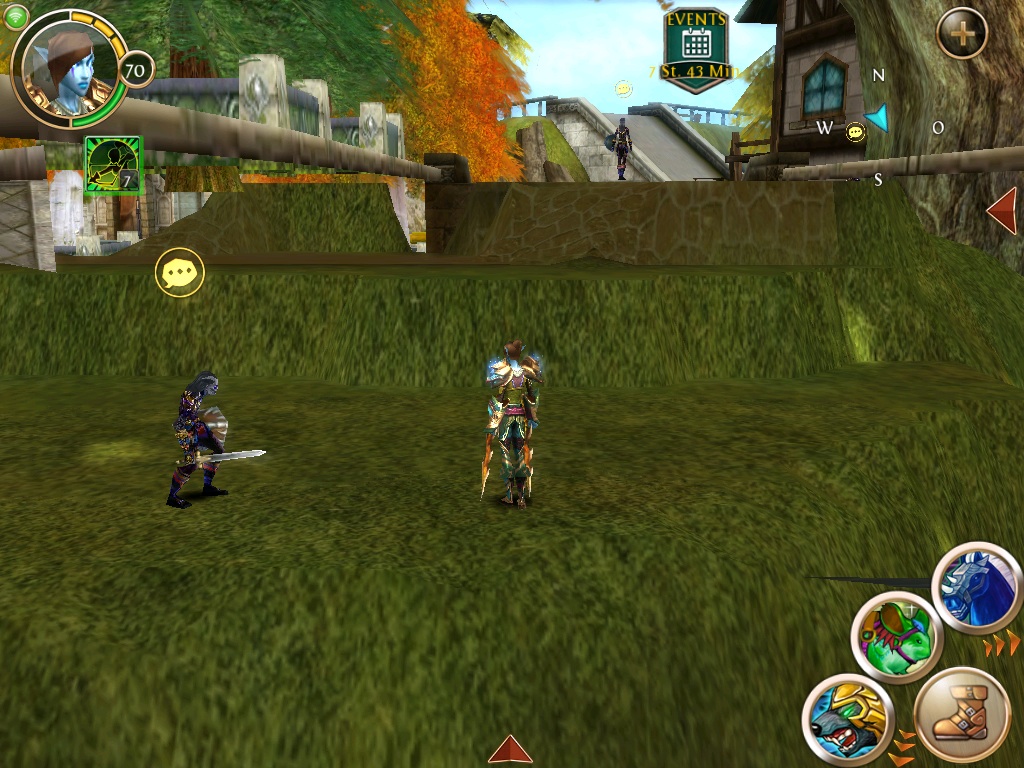Click the green connection status icon
The height and width of the screenshot is (768, 1024).
[16, 15]
